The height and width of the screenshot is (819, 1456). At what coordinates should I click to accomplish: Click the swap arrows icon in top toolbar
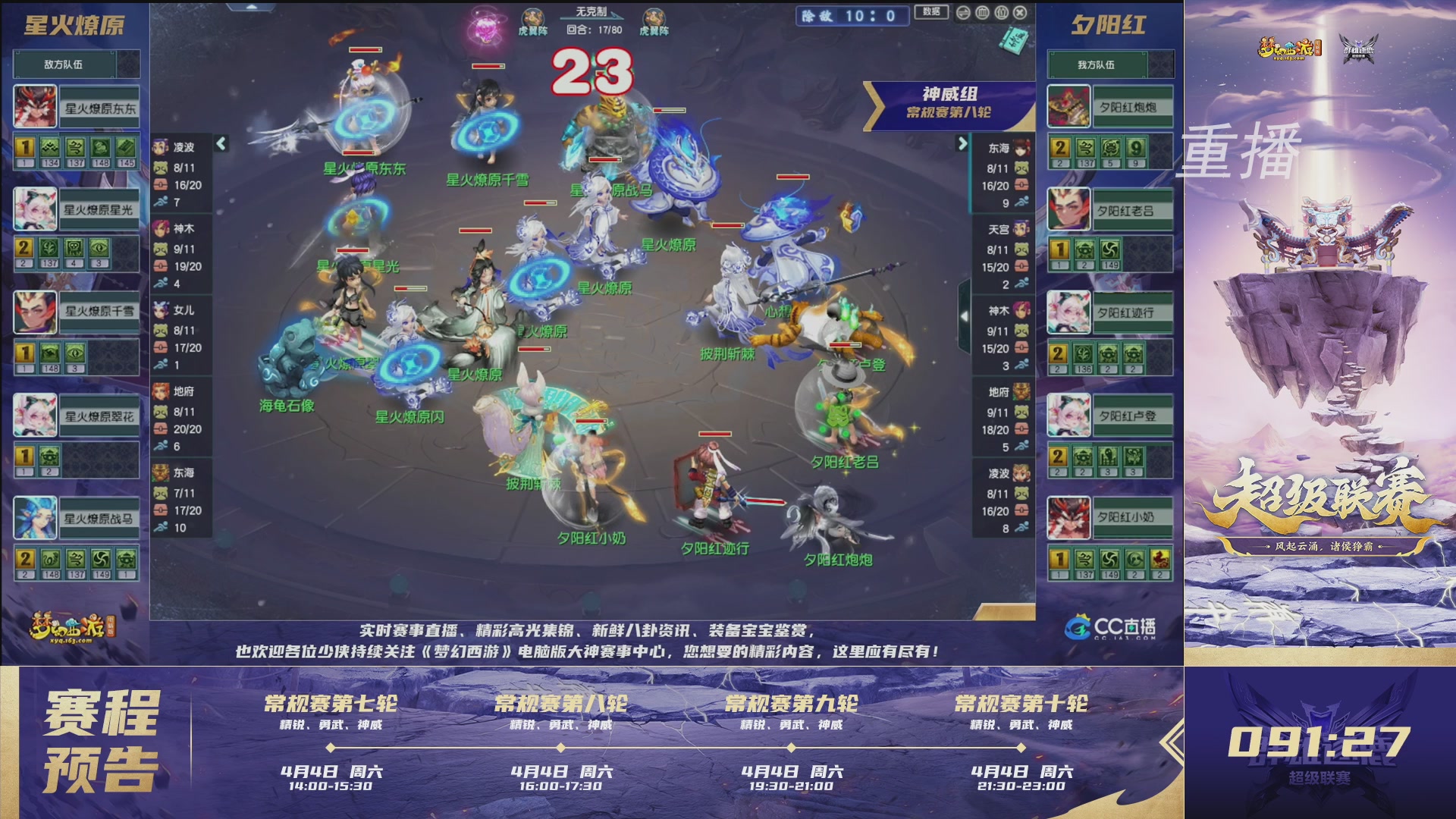click(x=964, y=13)
